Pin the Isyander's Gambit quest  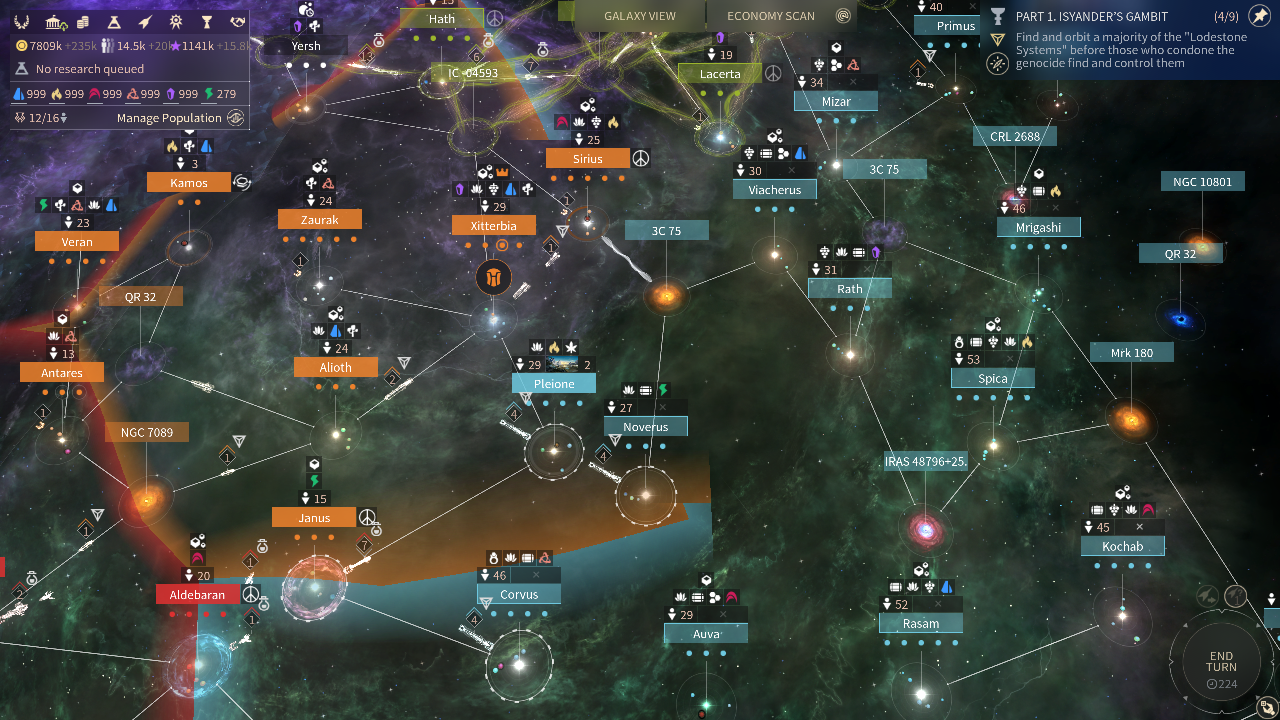pos(1259,16)
